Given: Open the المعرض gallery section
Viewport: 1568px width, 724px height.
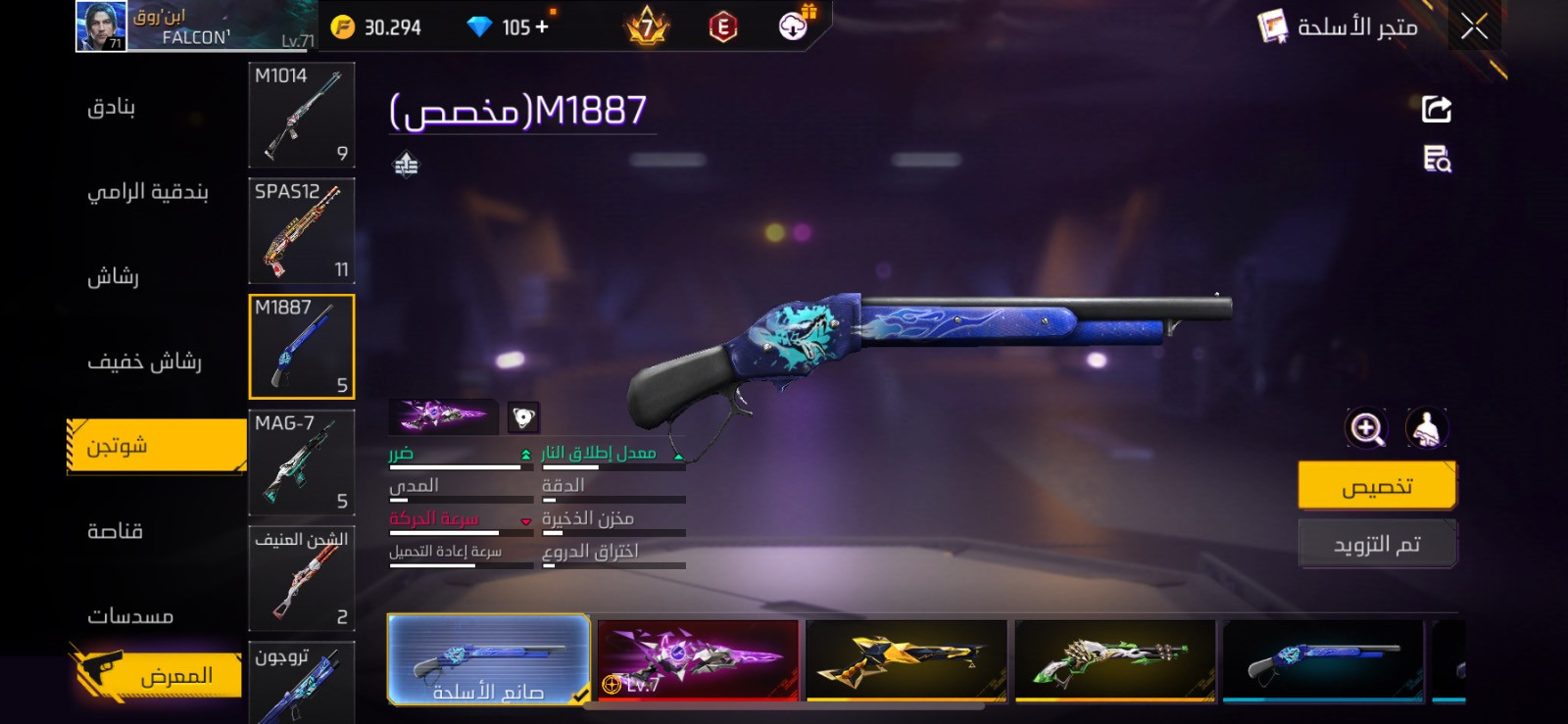Looking at the screenshot, I should pyautogui.click(x=157, y=674).
